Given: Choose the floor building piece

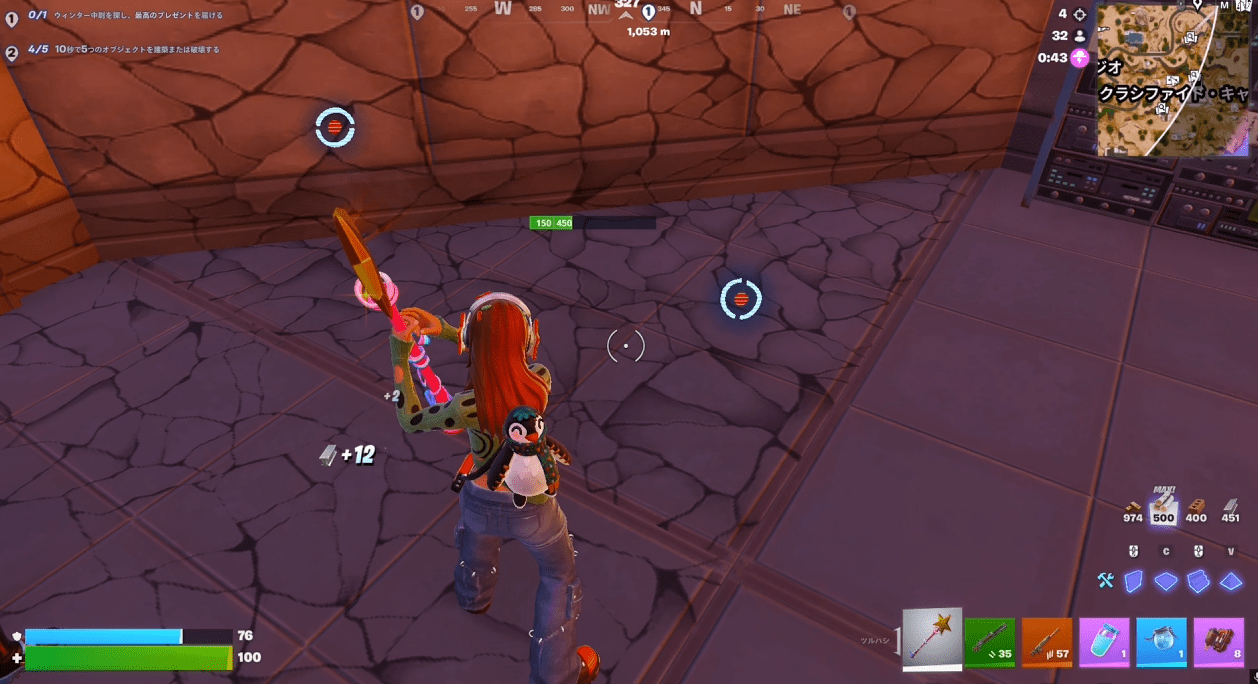Looking at the screenshot, I should 1166,581.
